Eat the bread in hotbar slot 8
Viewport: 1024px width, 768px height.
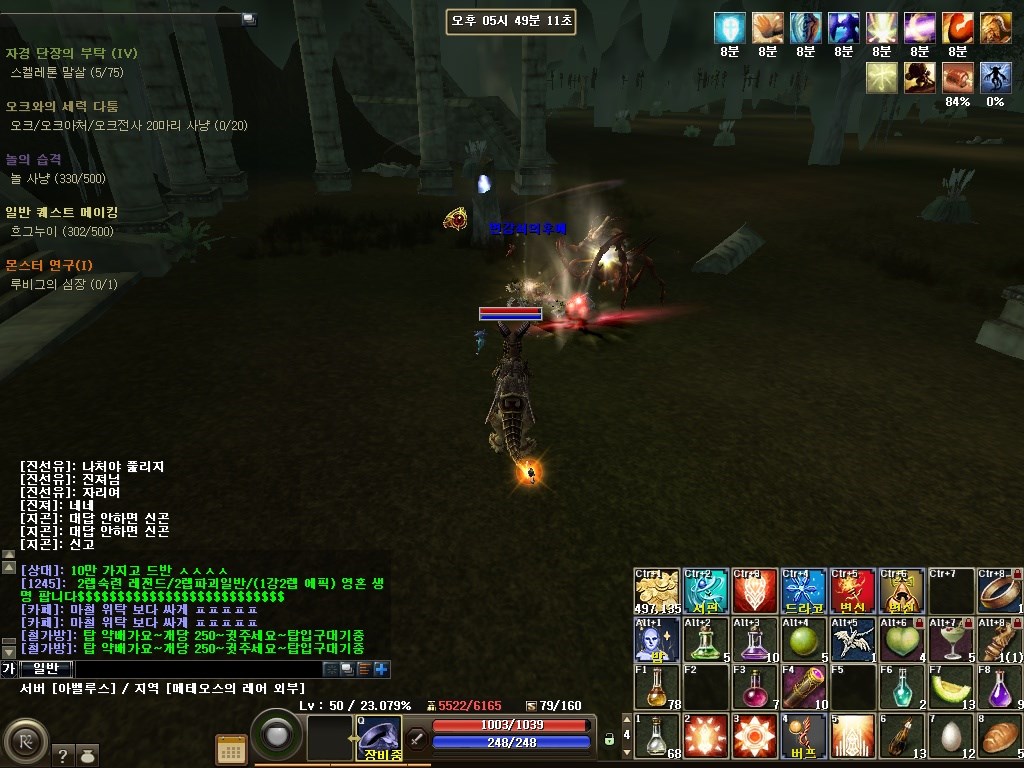[1000, 736]
